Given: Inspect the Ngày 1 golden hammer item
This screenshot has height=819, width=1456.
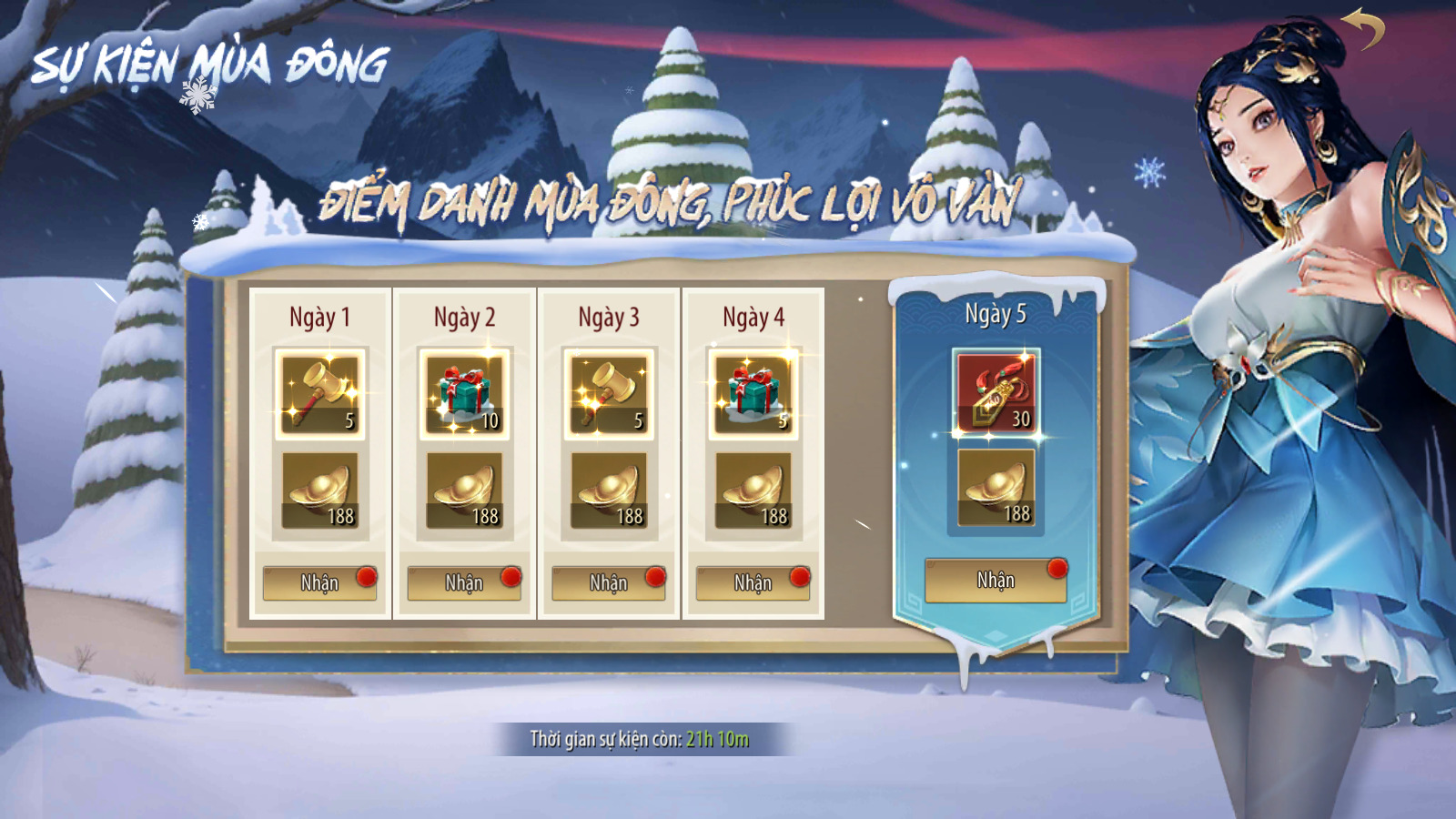Looking at the screenshot, I should (319, 394).
